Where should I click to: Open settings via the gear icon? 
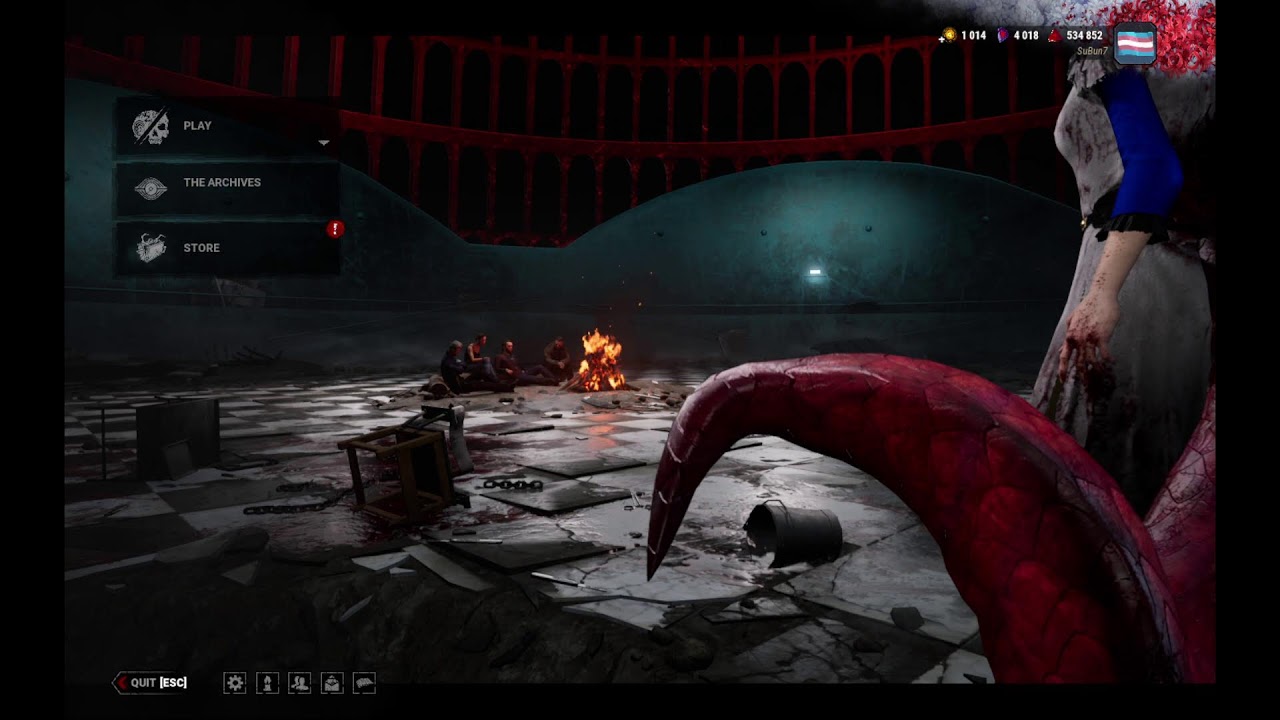pyautogui.click(x=234, y=683)
